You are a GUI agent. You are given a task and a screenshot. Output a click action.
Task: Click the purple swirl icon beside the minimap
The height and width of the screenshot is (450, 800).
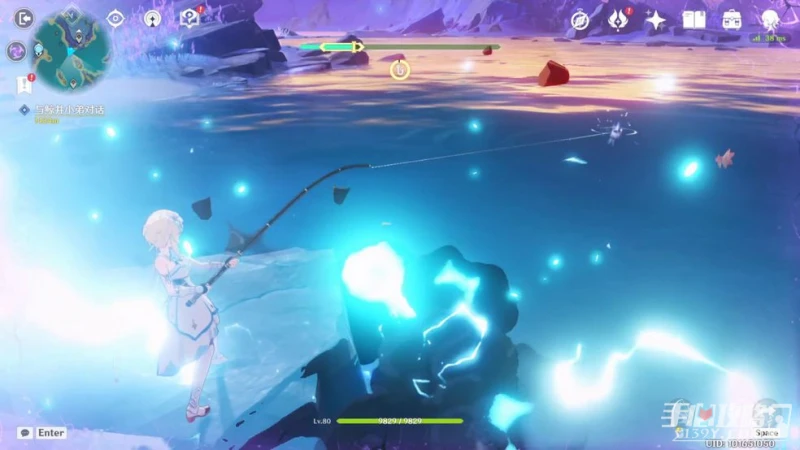(16, 51)
